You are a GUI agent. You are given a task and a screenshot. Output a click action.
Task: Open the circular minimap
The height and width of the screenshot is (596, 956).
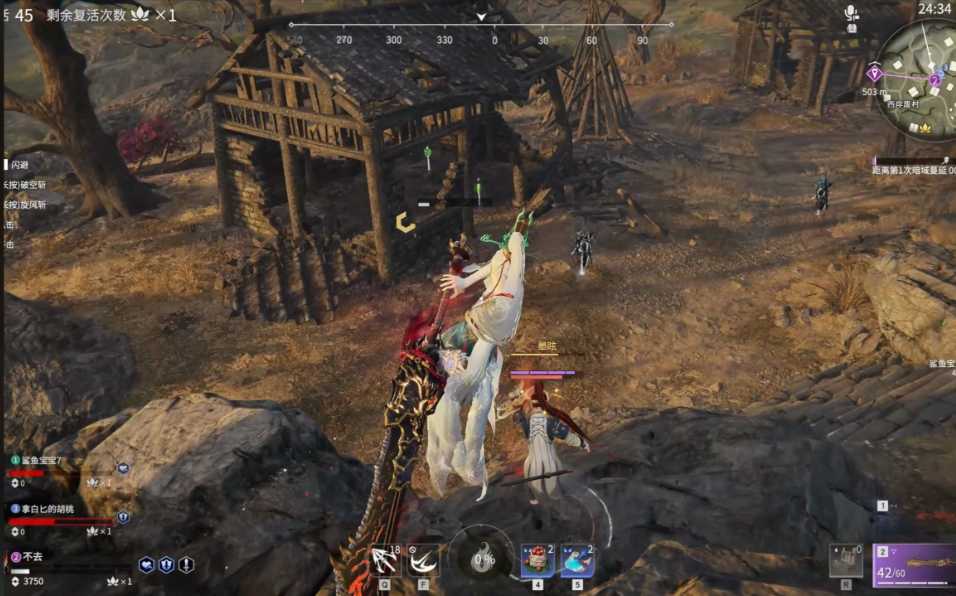coord(922,80)
